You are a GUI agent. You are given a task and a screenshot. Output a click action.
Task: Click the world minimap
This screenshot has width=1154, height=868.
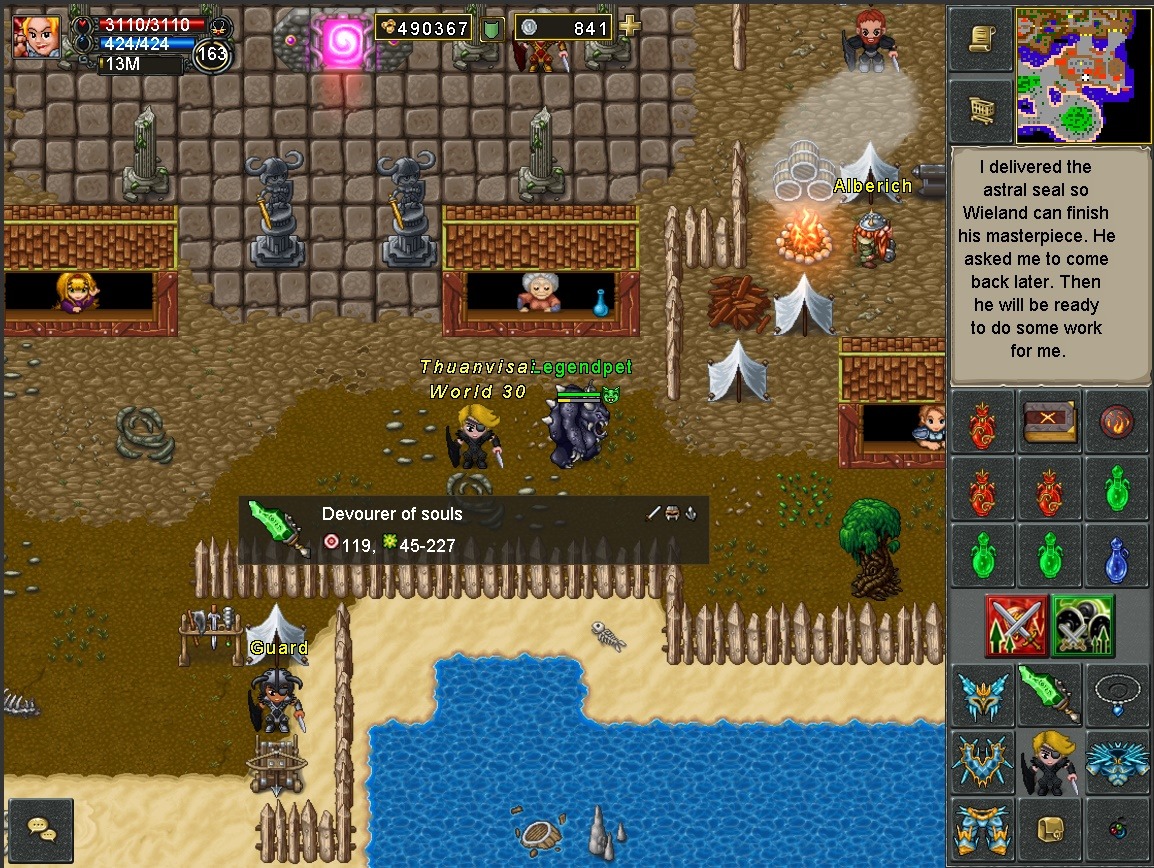click(x=1083, y=76)
